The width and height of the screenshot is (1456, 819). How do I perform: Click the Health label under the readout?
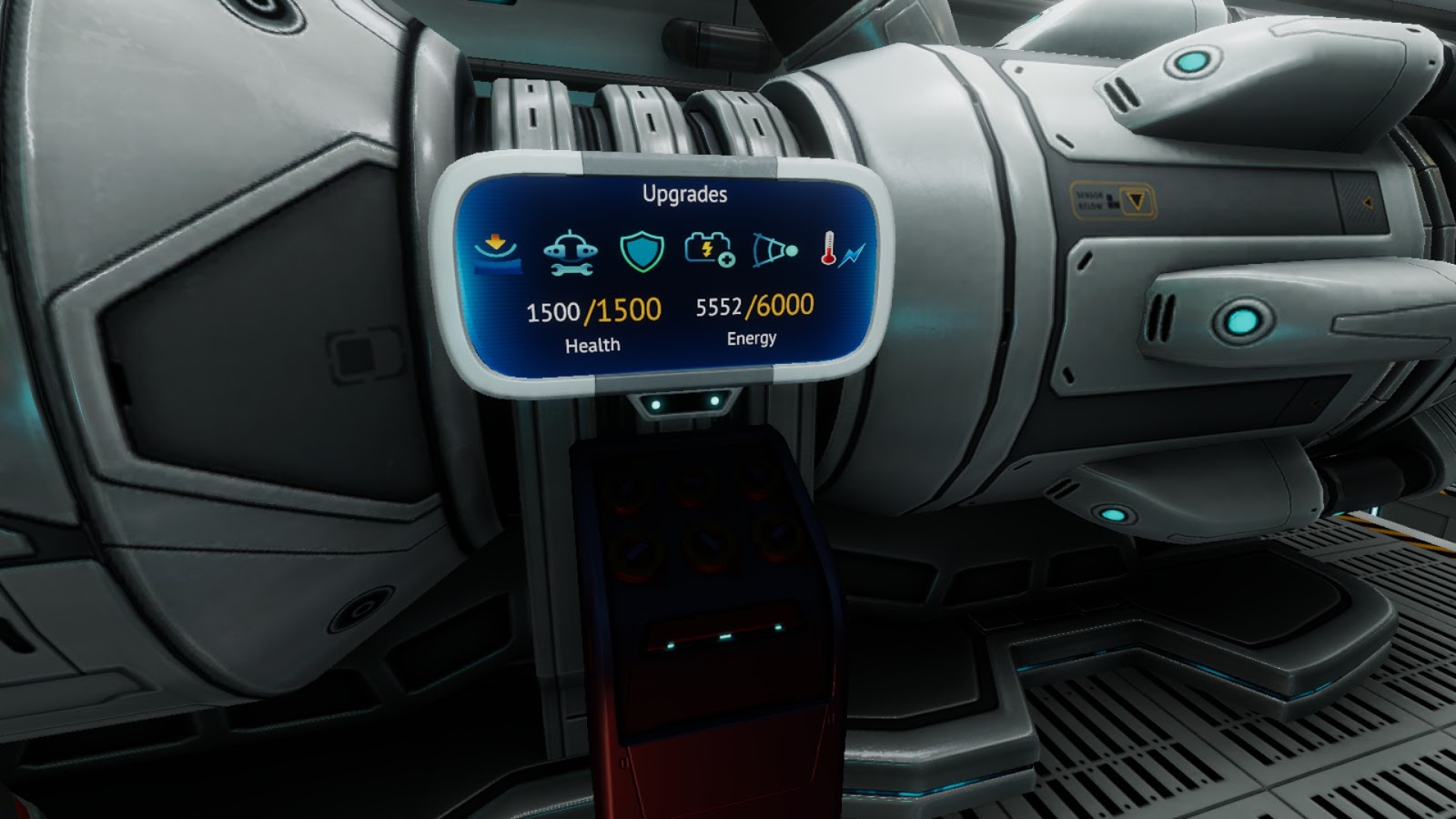[x=593, y=344]
